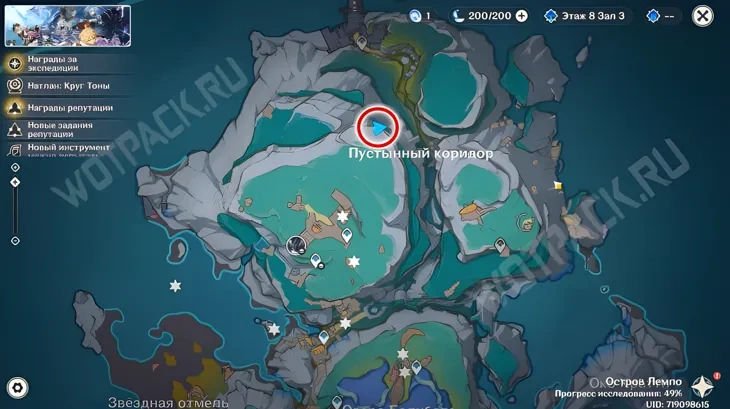The image size is (730, 409).
Task: Select the round dark domain marker
Action: pyautogui.click(x=296, y=243)
